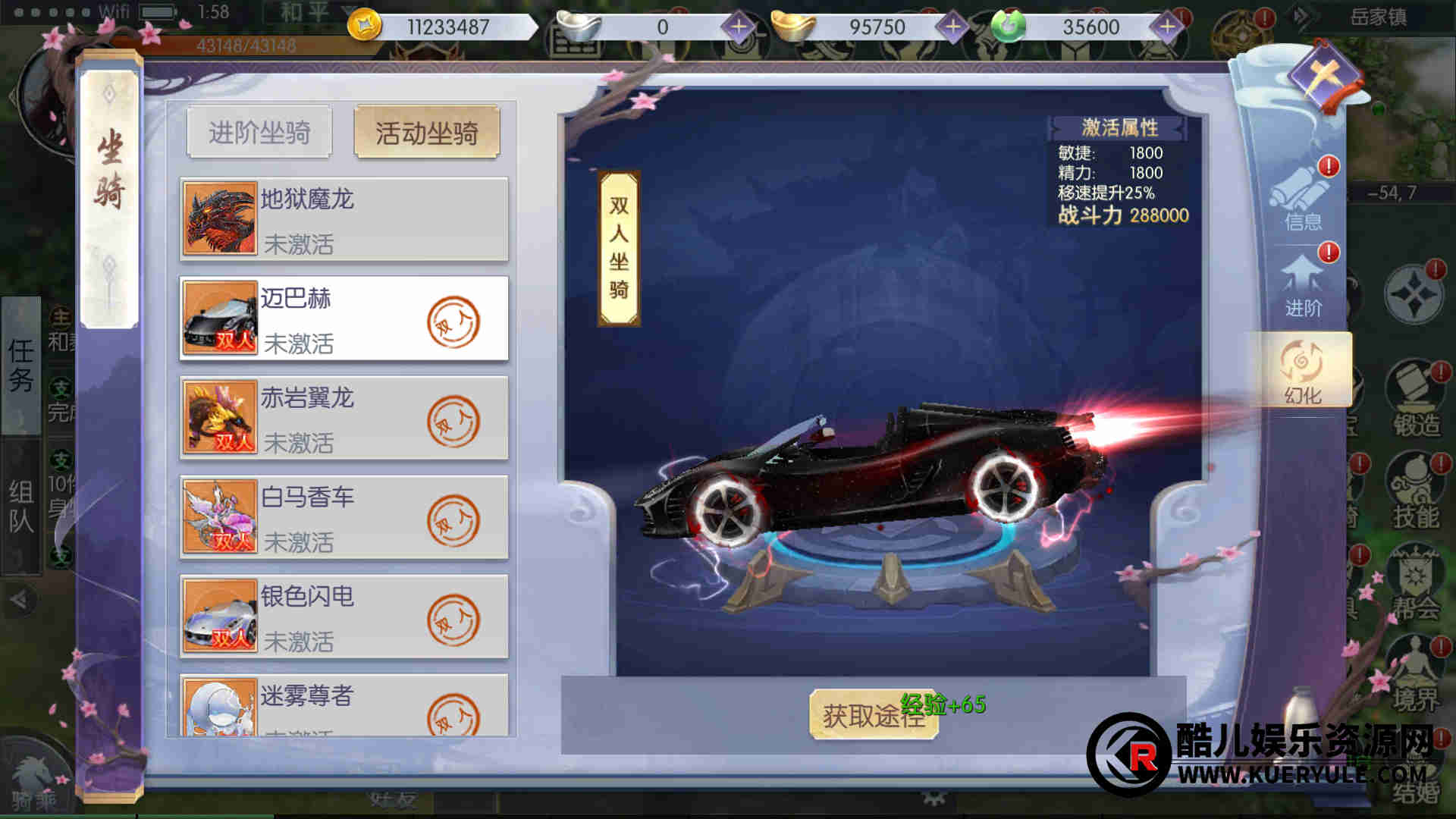
Task: Click the 获取途径 button
Action: tap(873, 714)
